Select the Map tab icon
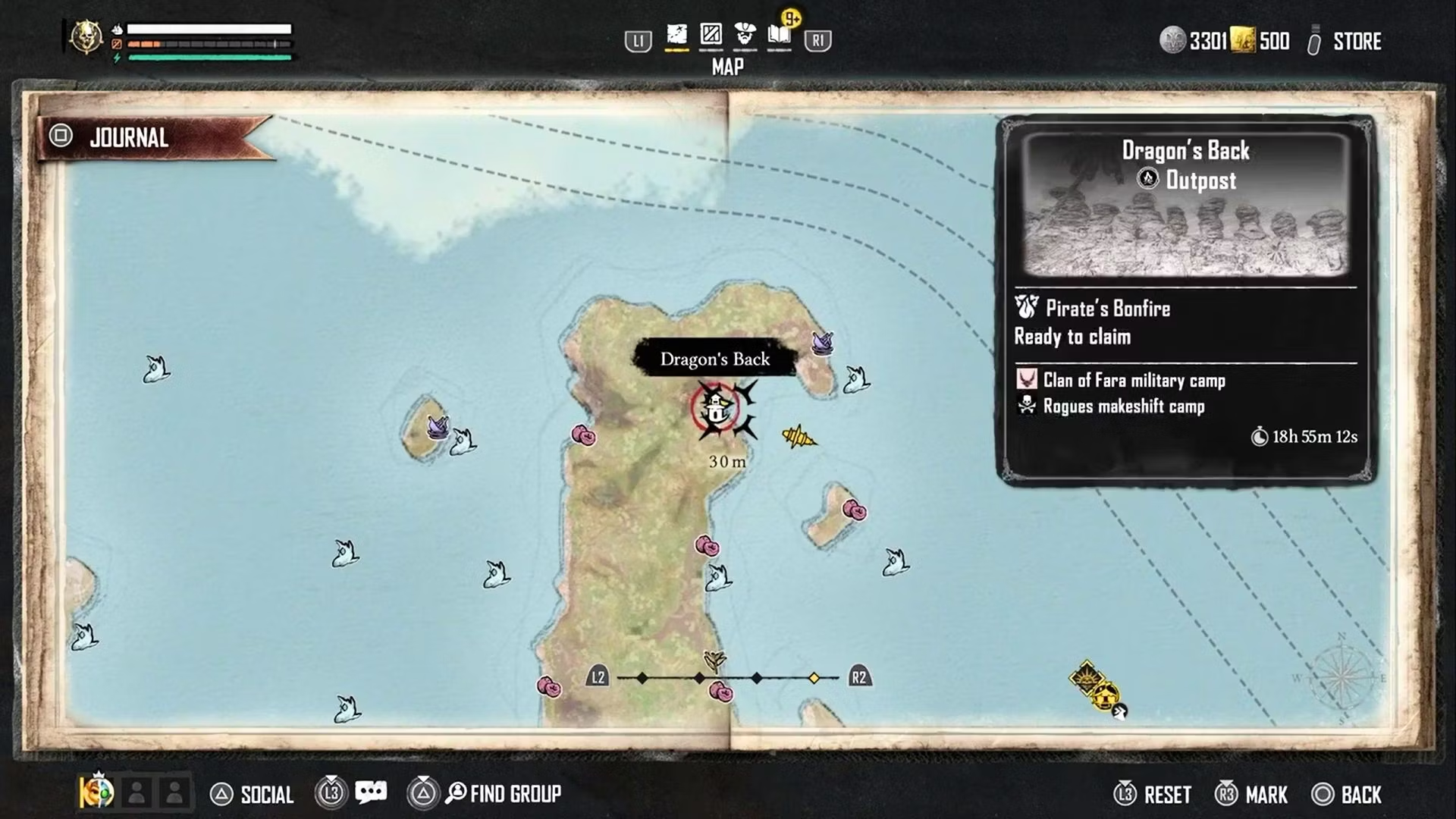Viewport: 1456px width, 819px height. pos(676,36)
